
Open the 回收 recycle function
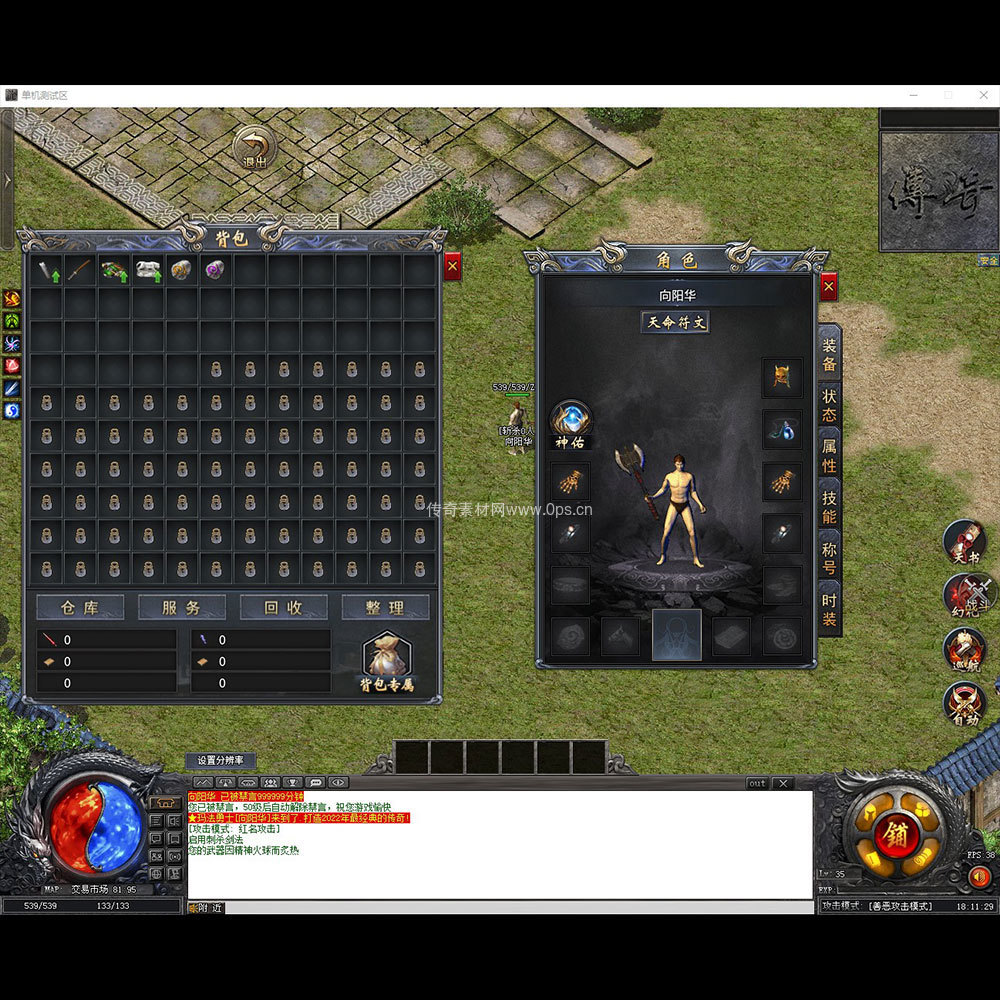pyautogui.click(x=283, y=607)
